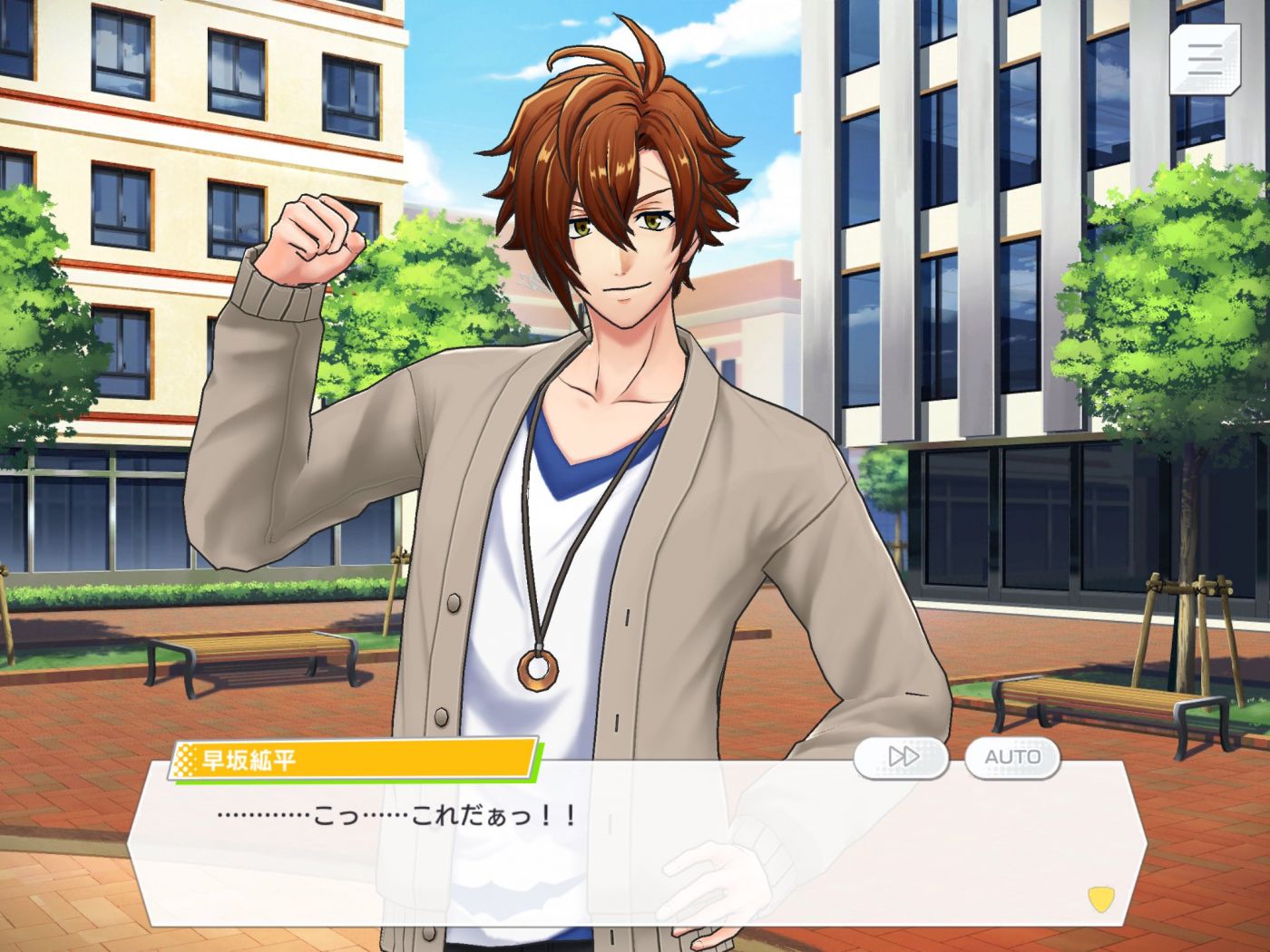Open the hamburger menu button
The height and width of the screenshot is (952, 1270).
1204,59
